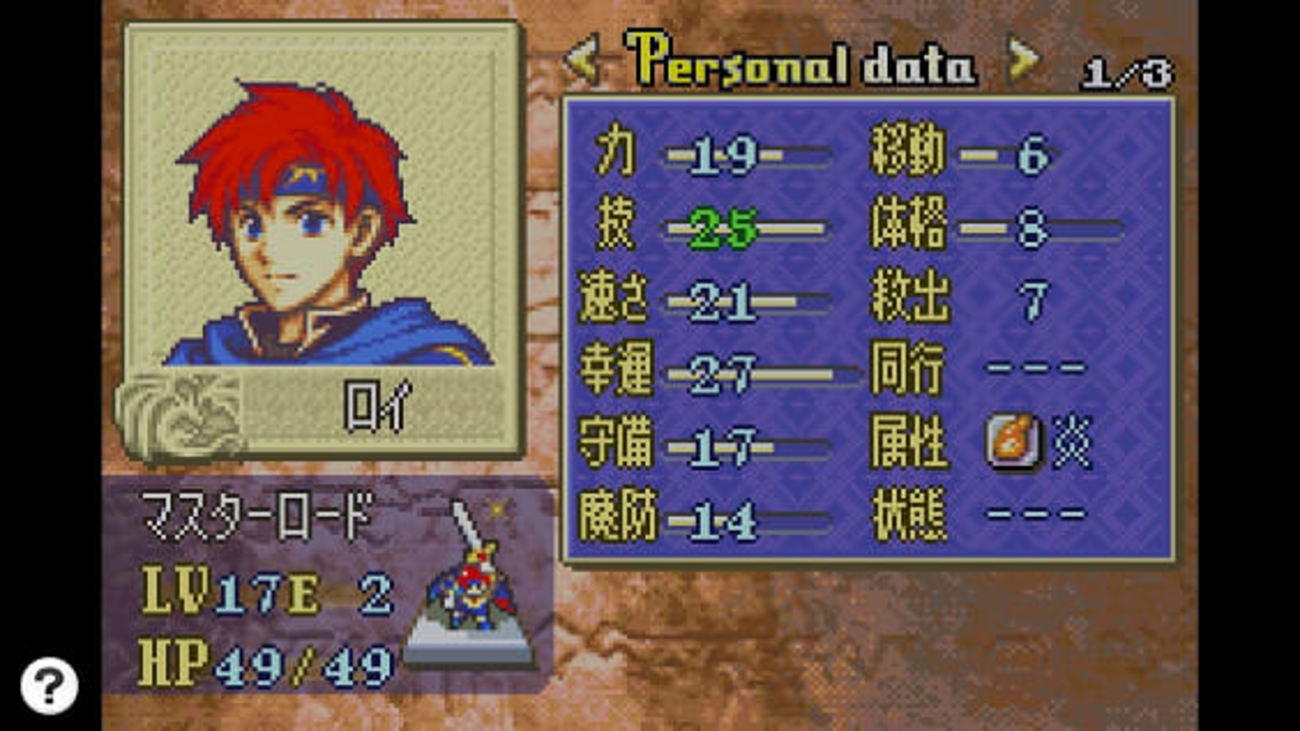Open the question mark help button
1300x731 pixels.
48,685
